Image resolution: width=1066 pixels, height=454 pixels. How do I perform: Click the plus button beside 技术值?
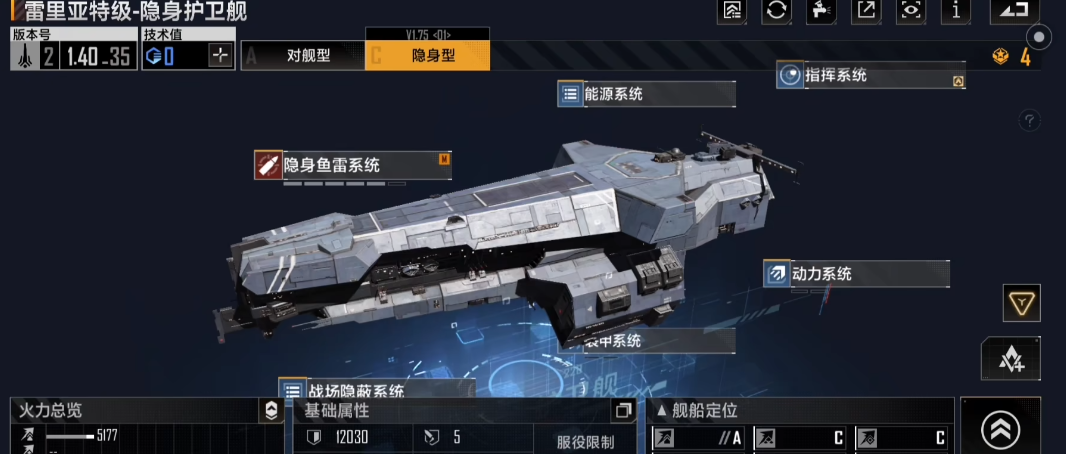[x=221, y=56]
